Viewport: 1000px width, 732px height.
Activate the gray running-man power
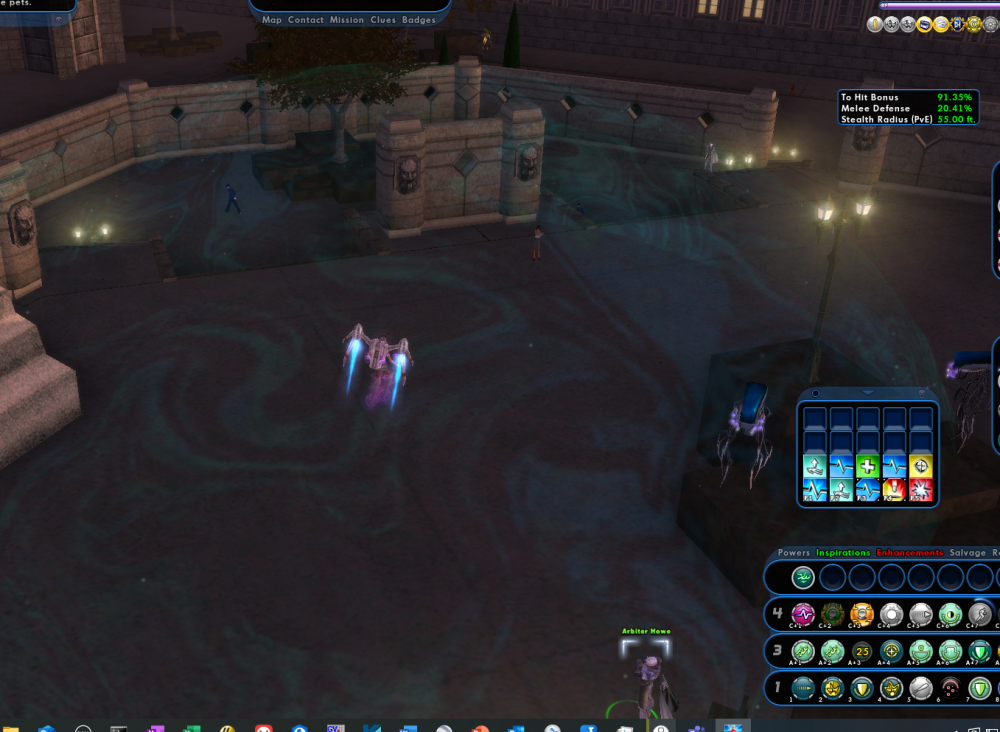pyautogui.click(x=980, y=614)
